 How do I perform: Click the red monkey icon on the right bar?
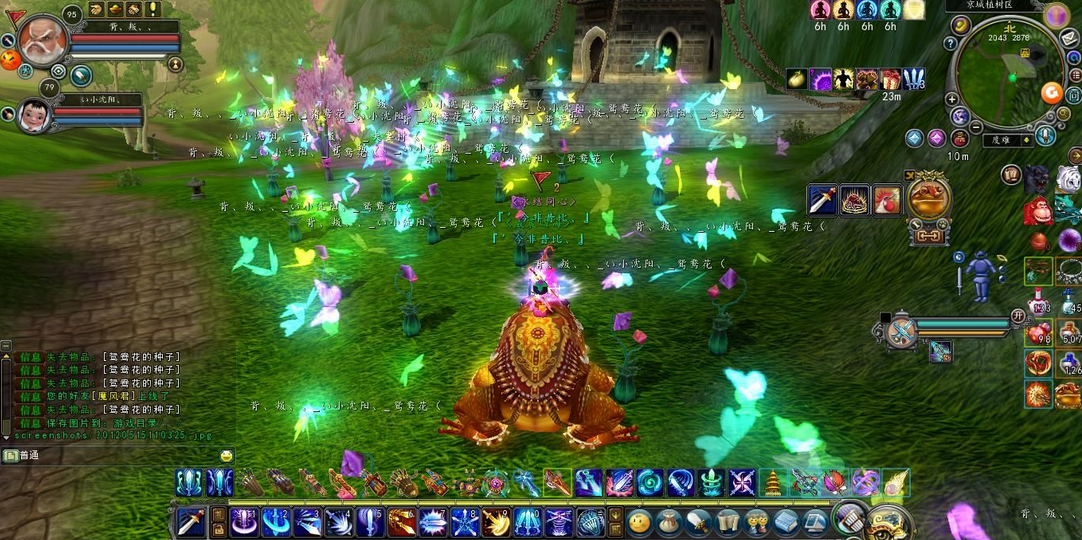coord(1037,212)
